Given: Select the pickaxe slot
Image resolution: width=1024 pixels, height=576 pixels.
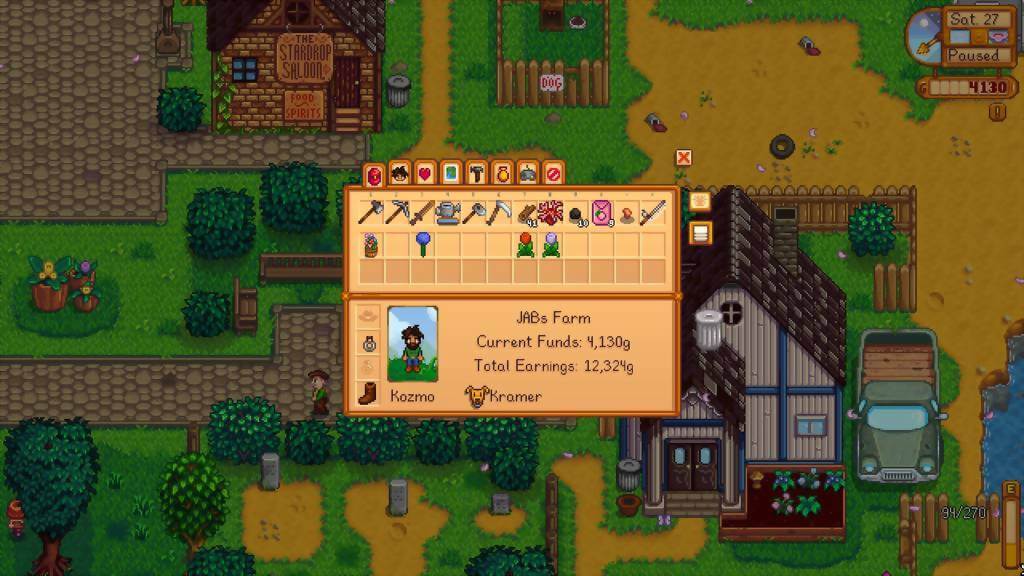Looking at the screenshot, I should pos(396,212).
